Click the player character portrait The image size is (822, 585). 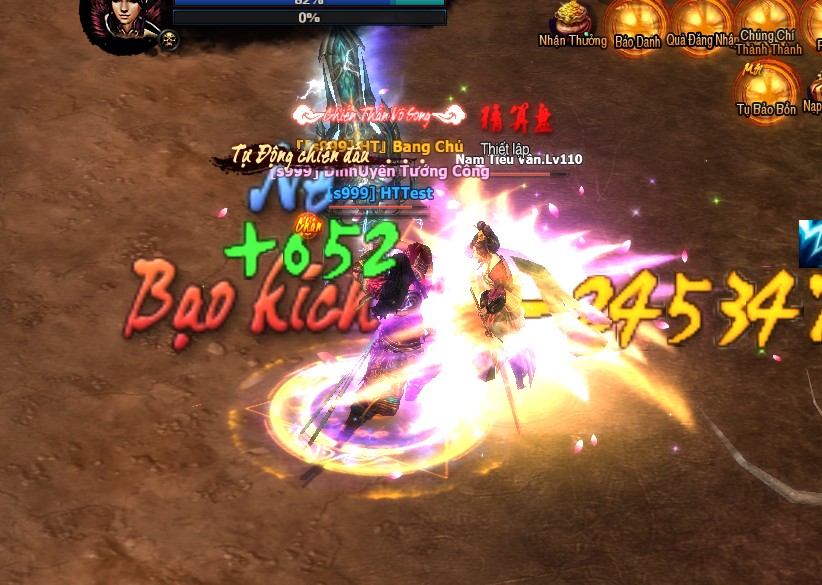tap(122, 18)
